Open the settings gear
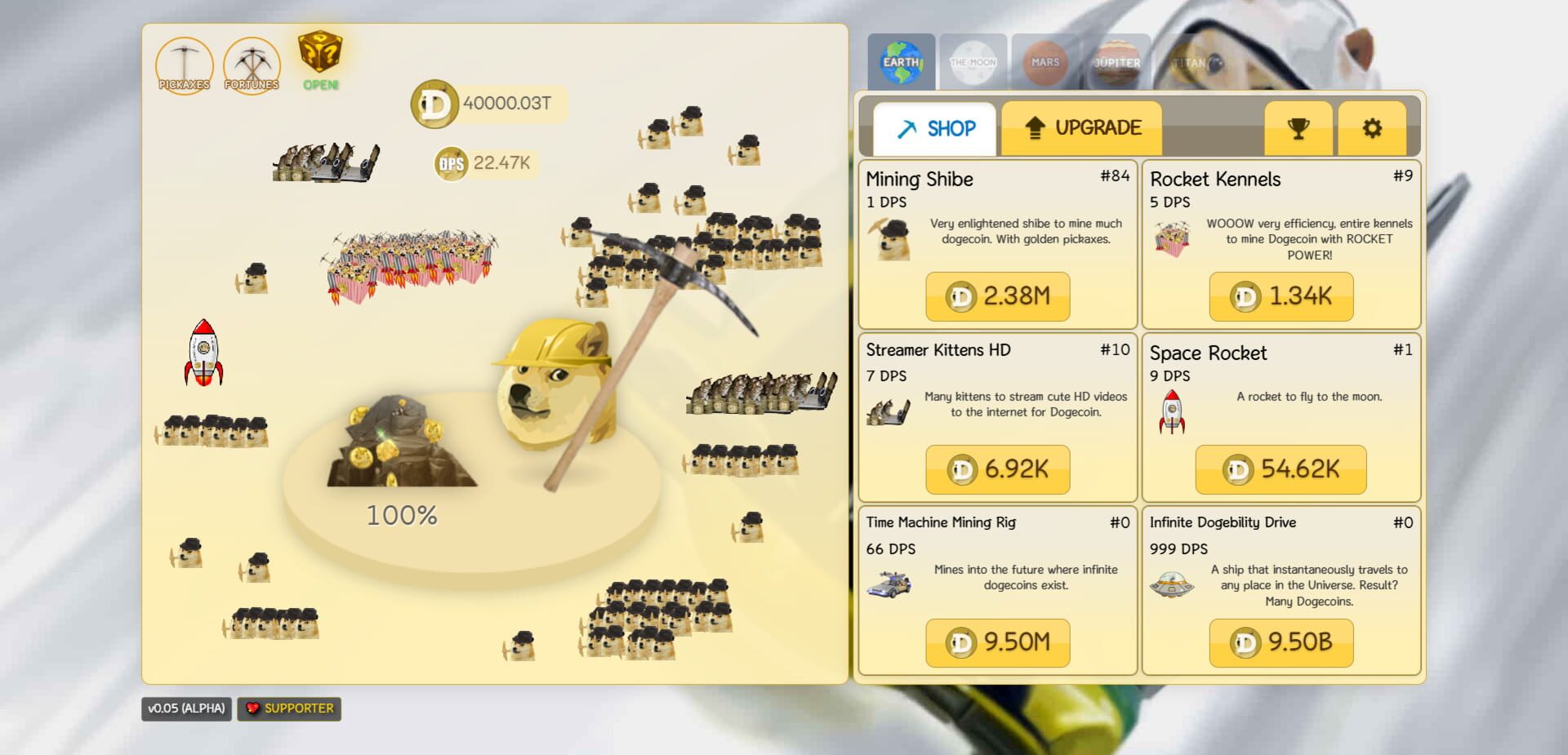This screenshot has width=1568, height=755. tap(1372, 128)
